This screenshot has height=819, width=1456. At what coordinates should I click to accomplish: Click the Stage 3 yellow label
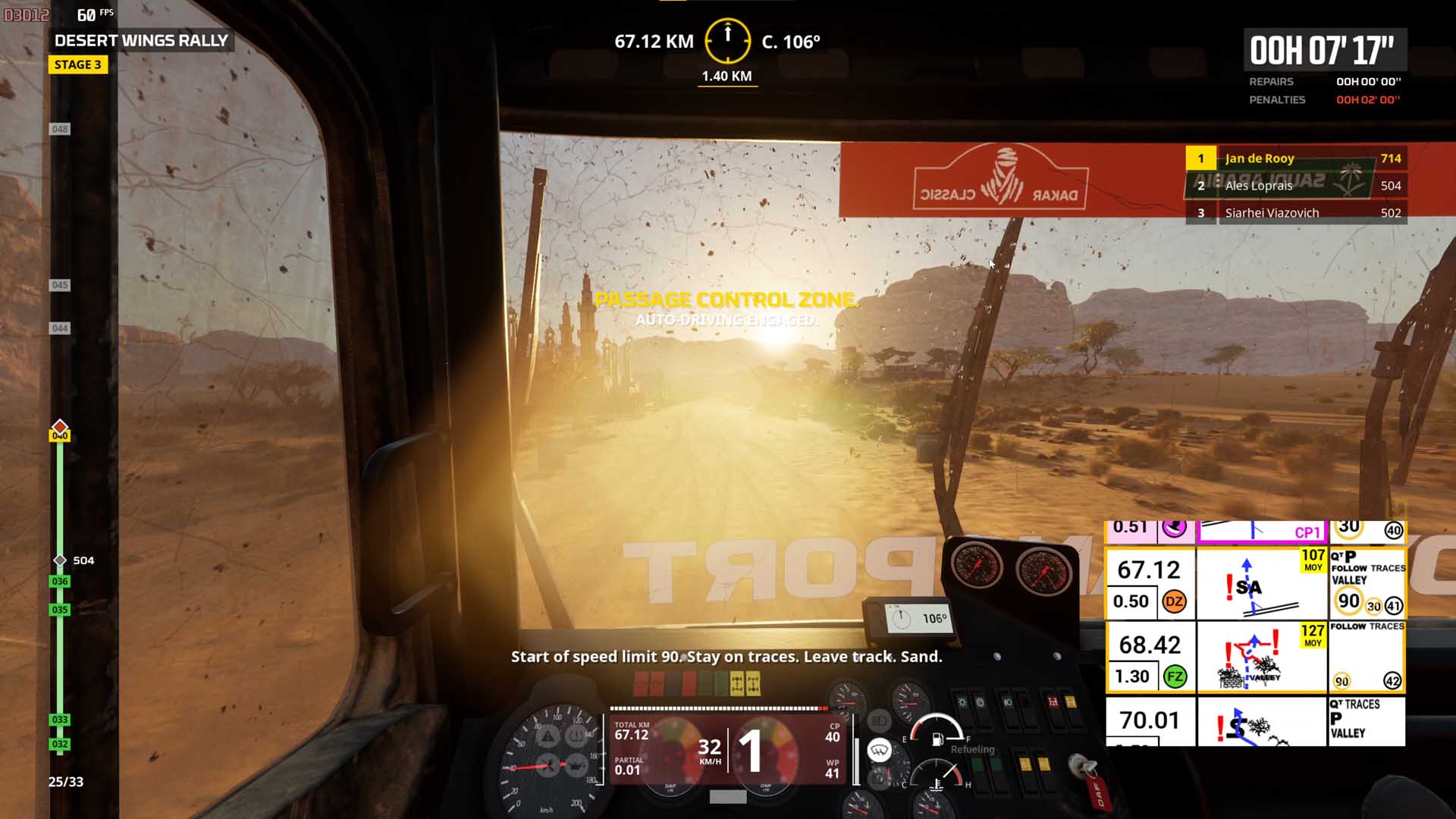coord(78,64)
